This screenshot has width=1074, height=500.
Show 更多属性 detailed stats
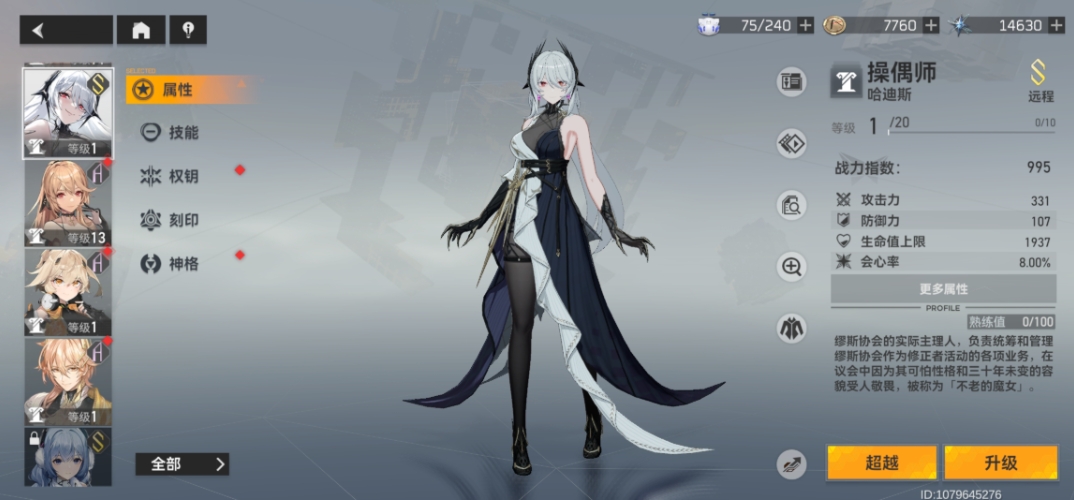coord(943,289)
